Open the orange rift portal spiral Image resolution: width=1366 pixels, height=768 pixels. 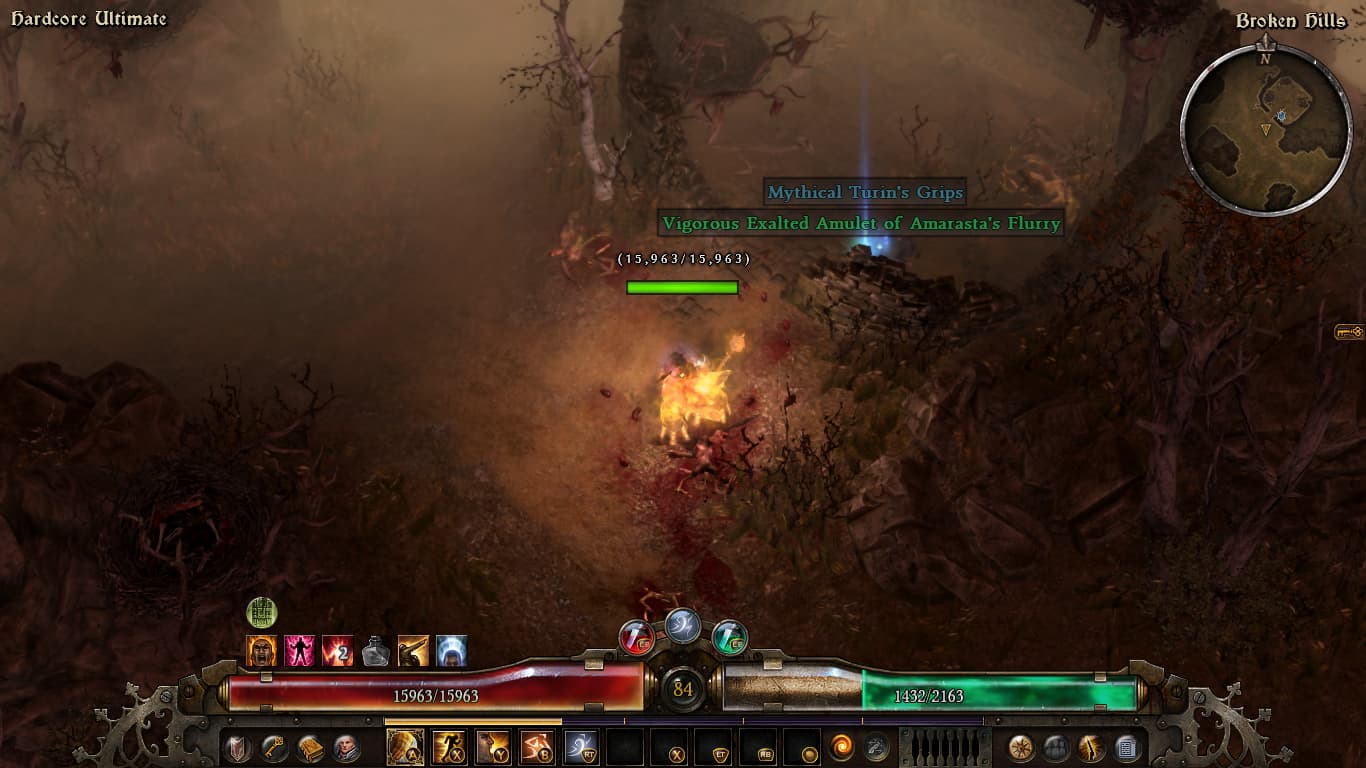pyautogui.click(x=842, y=747)
